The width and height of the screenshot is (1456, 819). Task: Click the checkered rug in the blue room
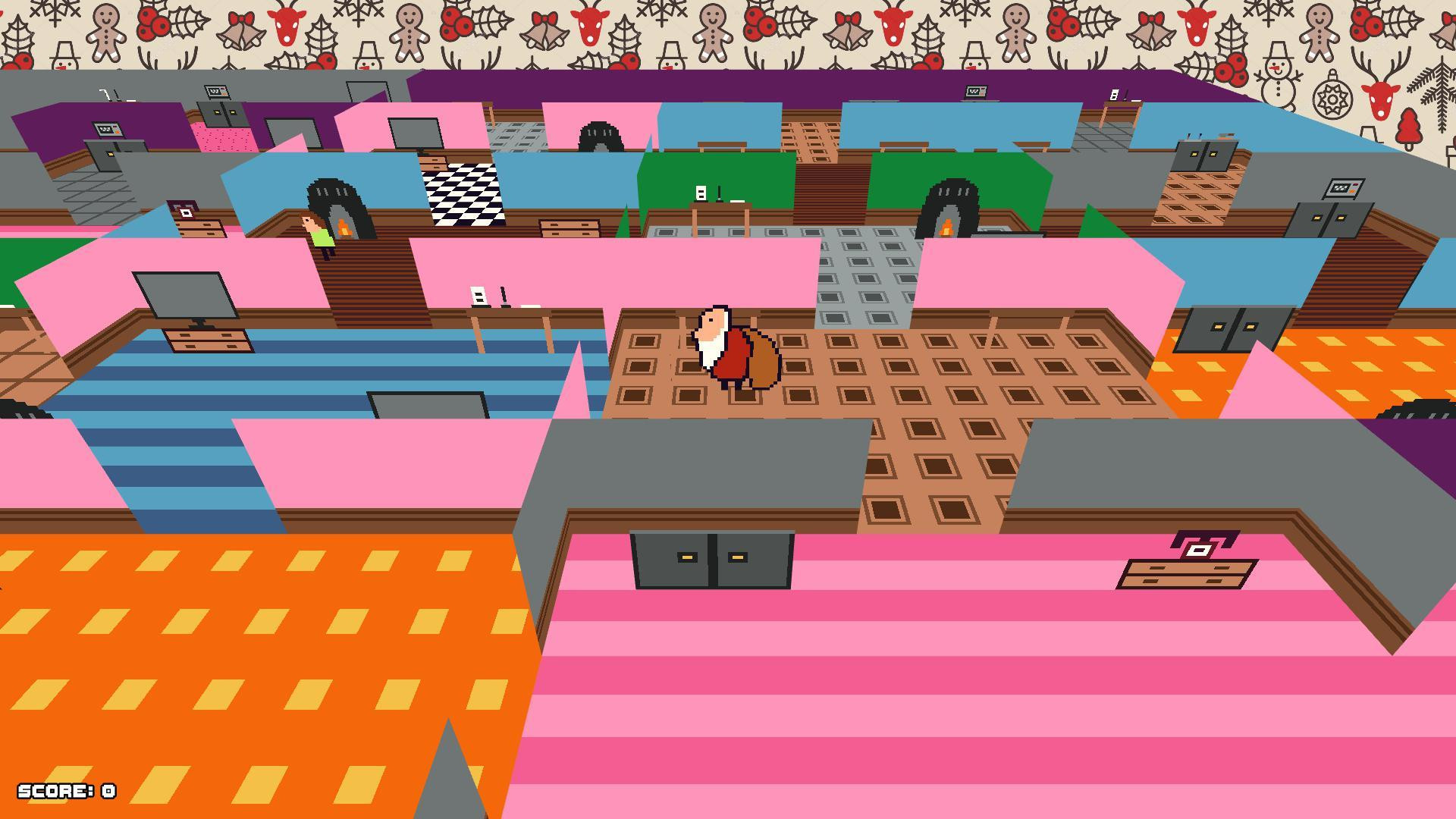point(463,193)
